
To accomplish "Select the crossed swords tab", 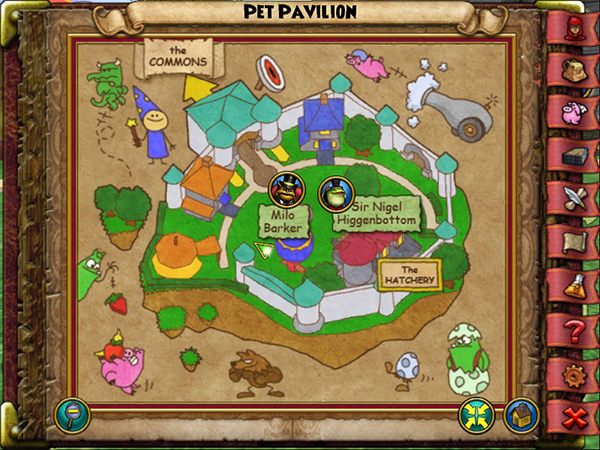I will [x=575, y=197].
